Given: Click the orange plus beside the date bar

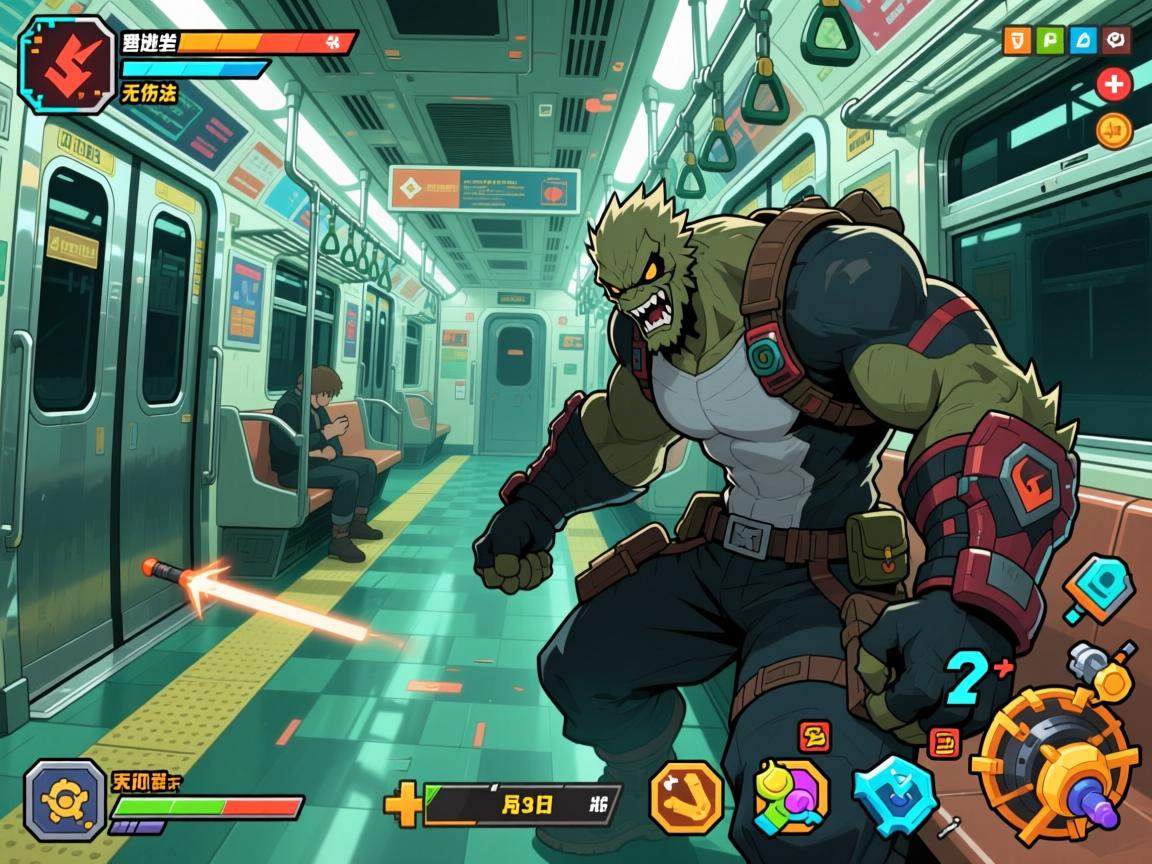Looking at the screenshot, I should pos(403,804).
